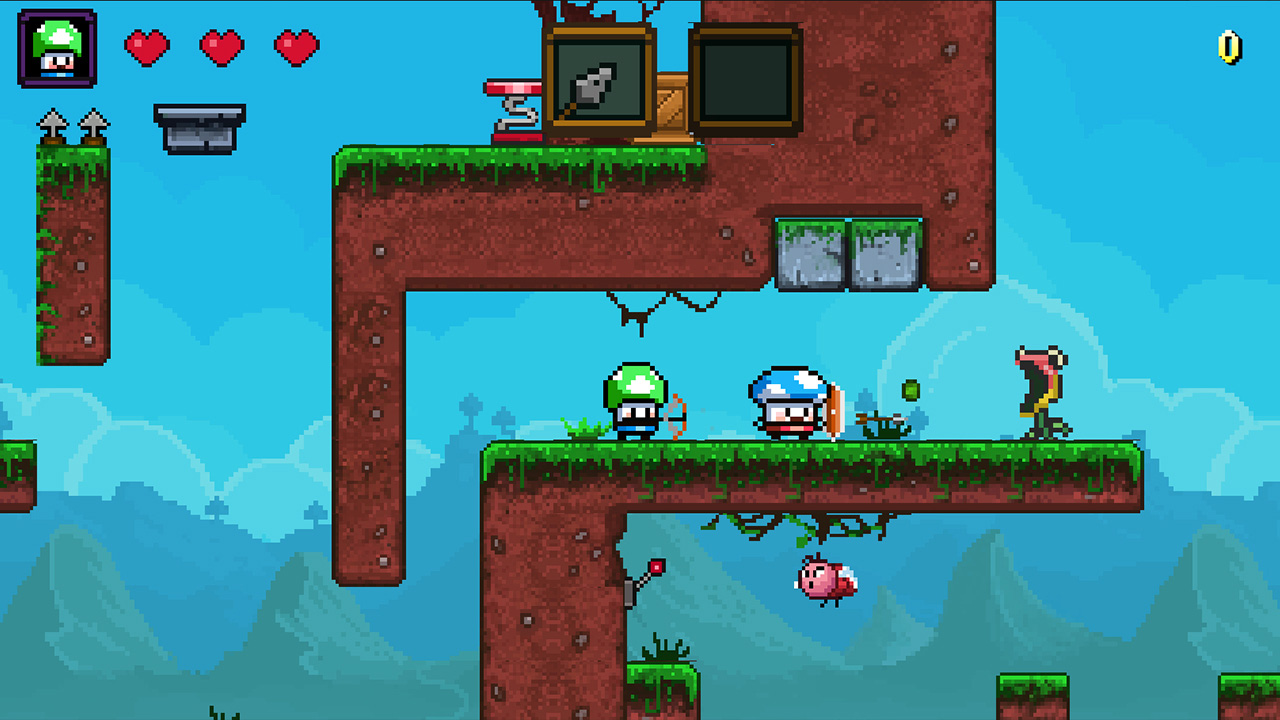The height and width of the screenshot is (720, 1280).
Task: Click the second red heart icon
Action: pos(220,48)
